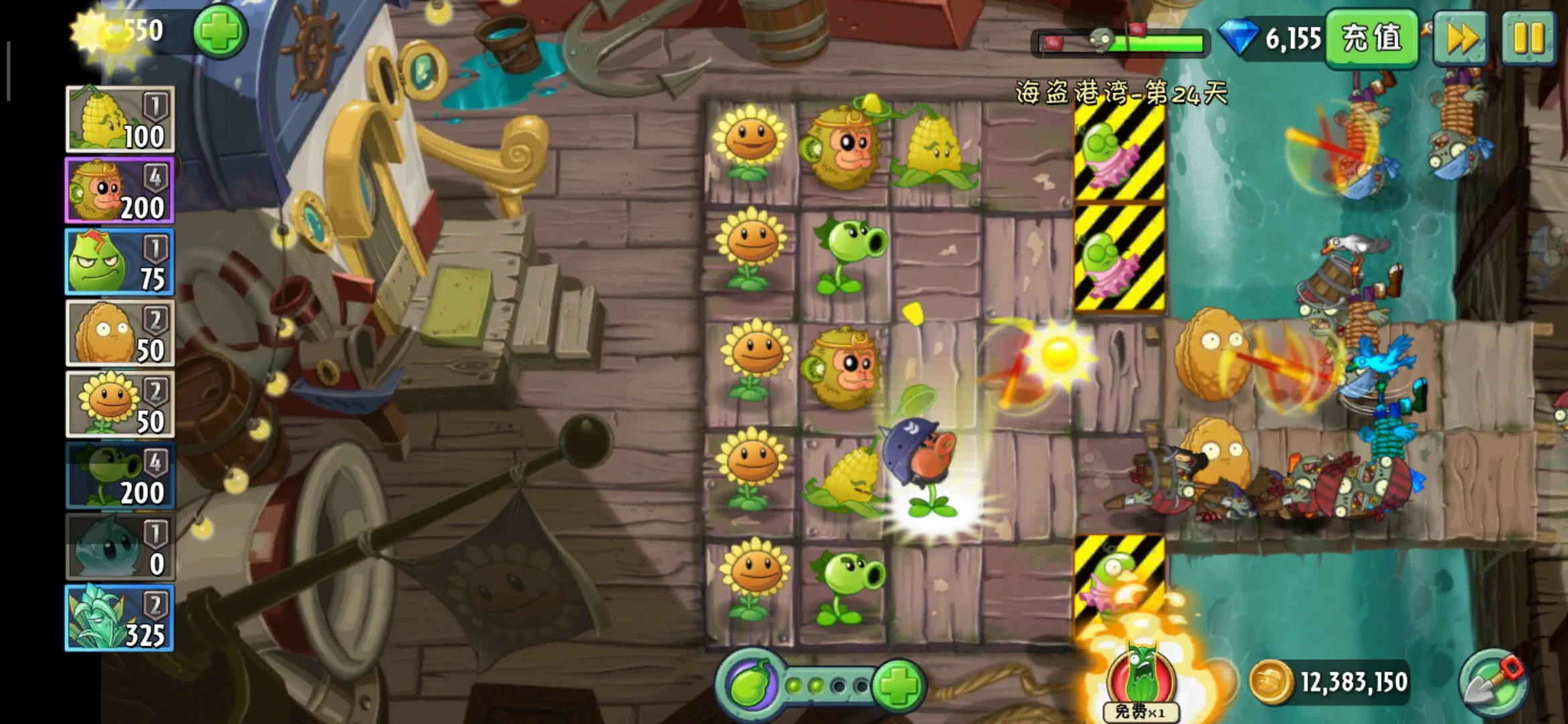Pick the greyed-out Iceberg Lettuce seed packet
The image size is (1568, 724).
(120, 547)
